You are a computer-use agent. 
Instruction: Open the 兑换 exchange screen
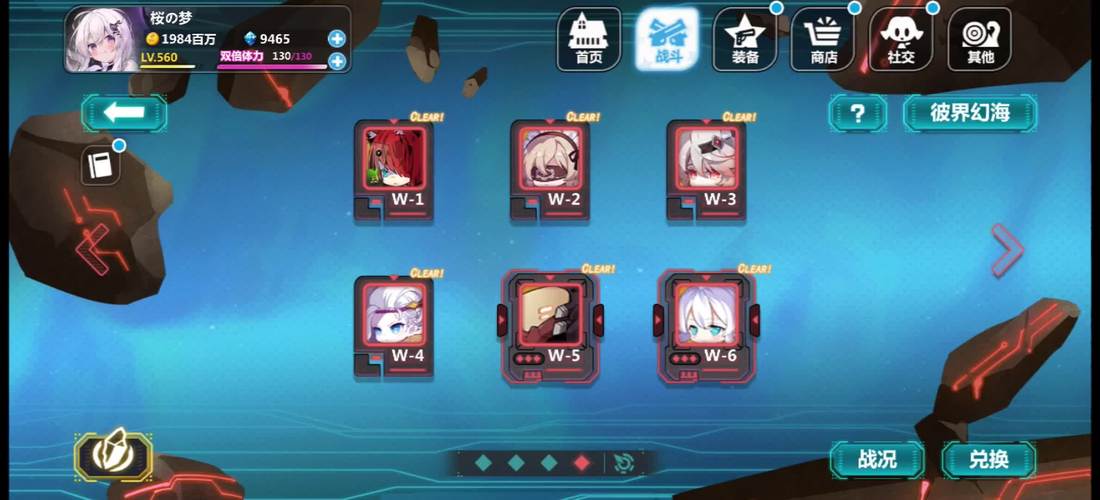tap(988, 460)
